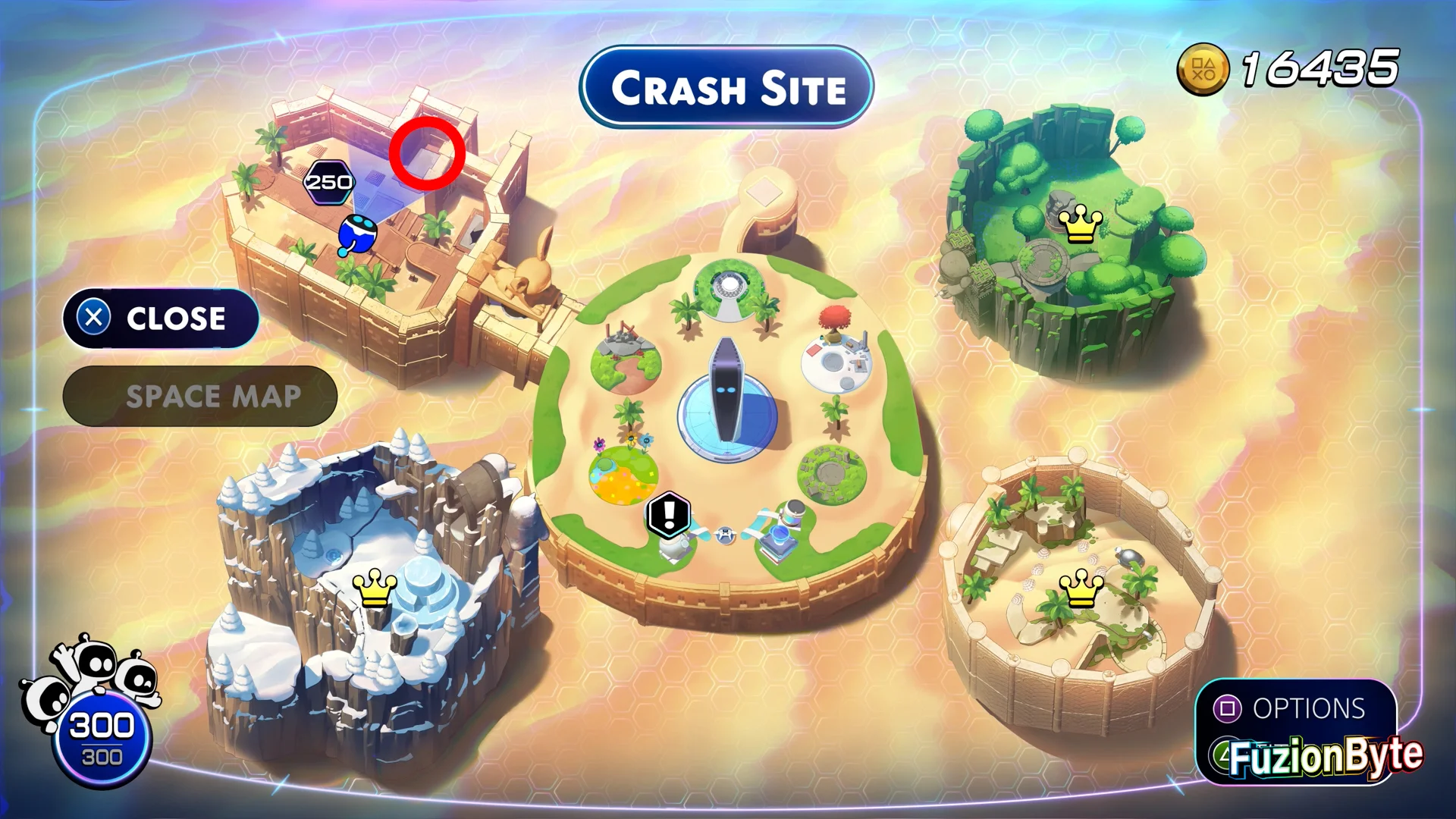The height and width of the screenshot is (819, 1456).
Task: Choose the crown marker on the snowy island
Action: point(375,588)
